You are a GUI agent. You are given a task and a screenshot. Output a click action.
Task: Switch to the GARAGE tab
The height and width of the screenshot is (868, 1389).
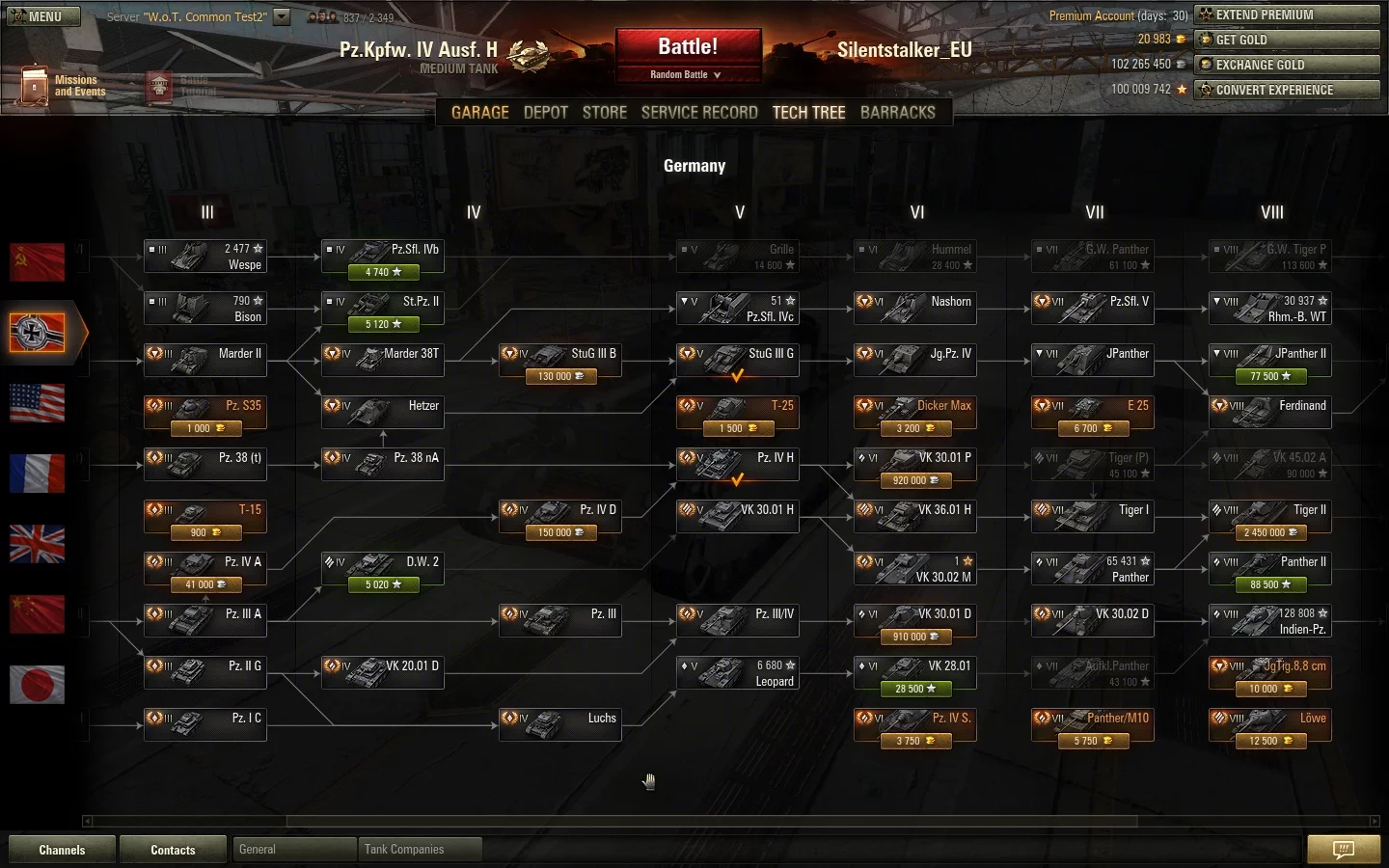(x=479, y=113)
